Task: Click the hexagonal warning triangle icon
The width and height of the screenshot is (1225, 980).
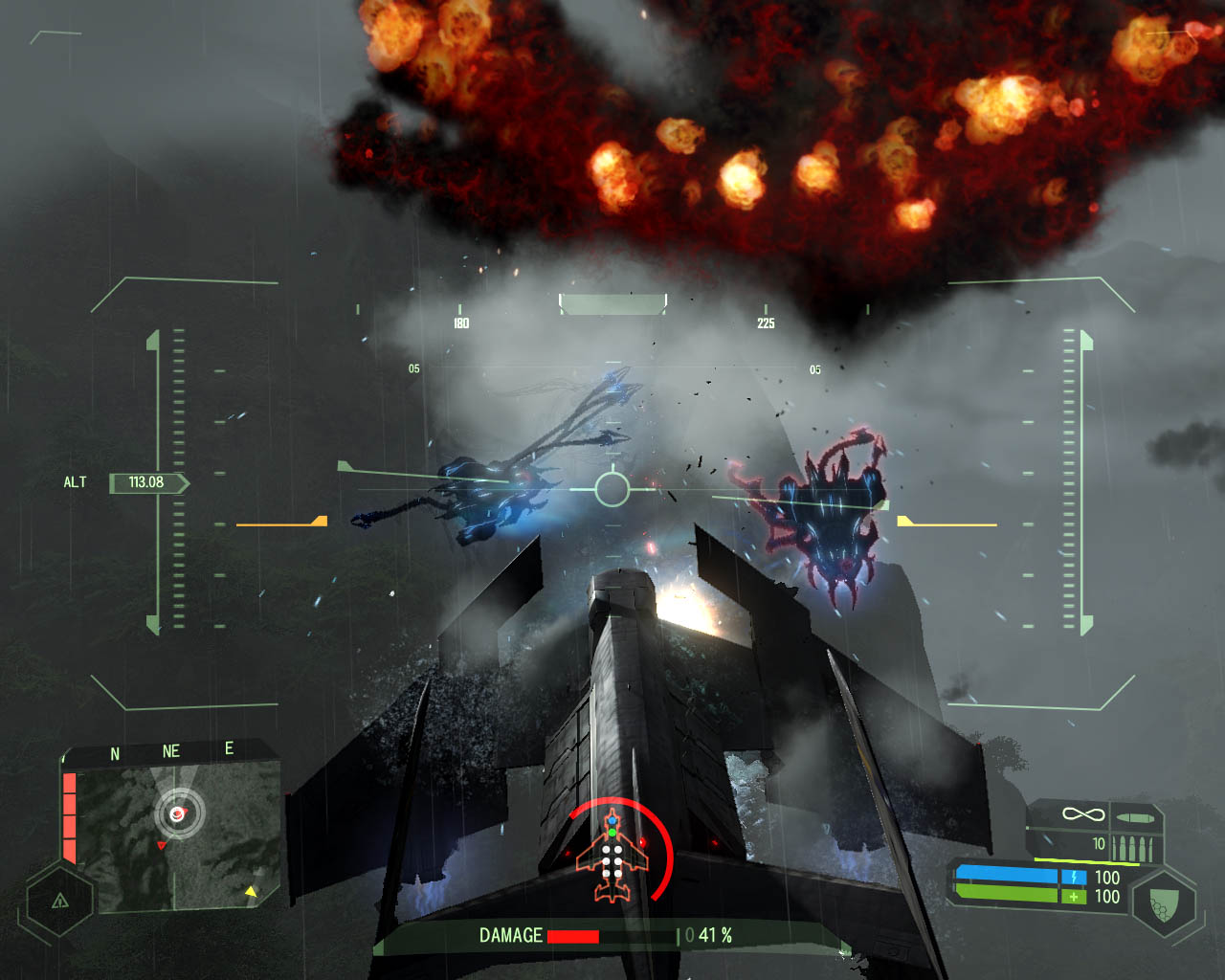Action: [x=59, y=901]
